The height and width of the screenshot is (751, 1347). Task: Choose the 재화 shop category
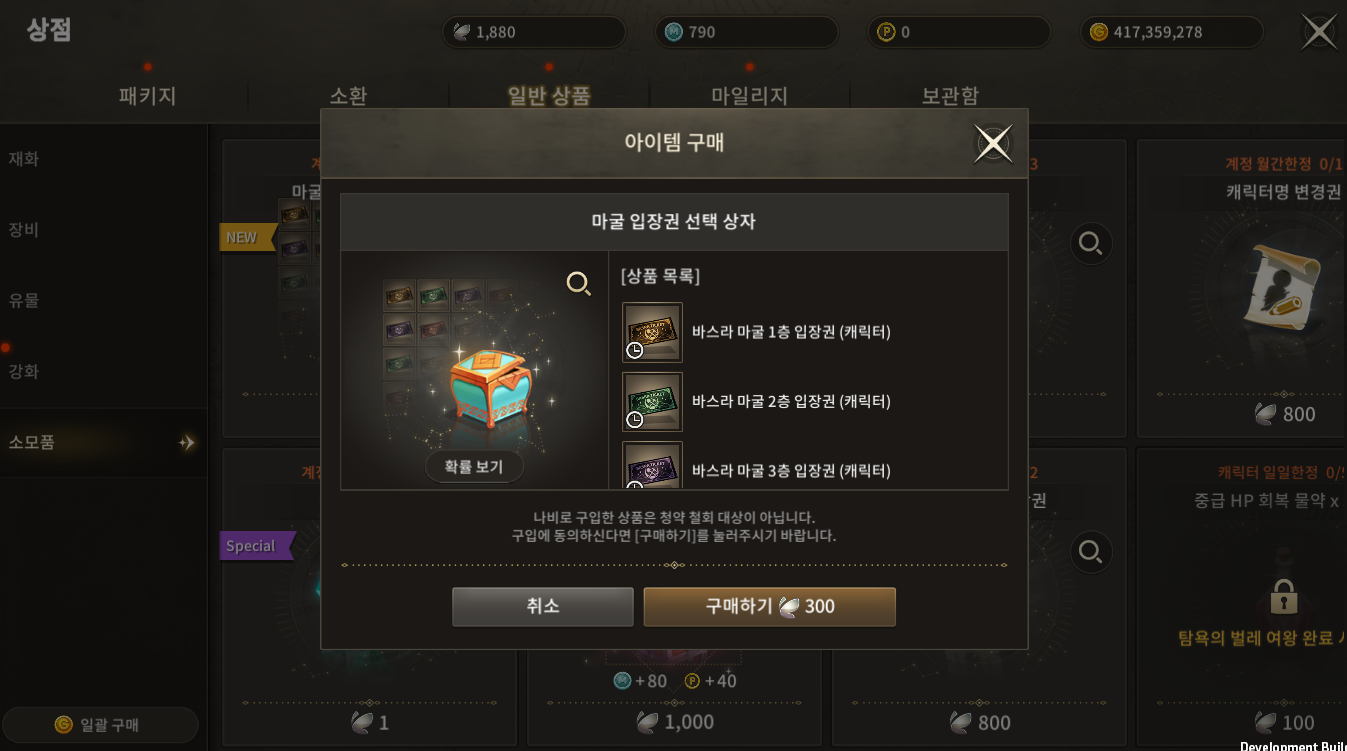click(x=24, y=159)
